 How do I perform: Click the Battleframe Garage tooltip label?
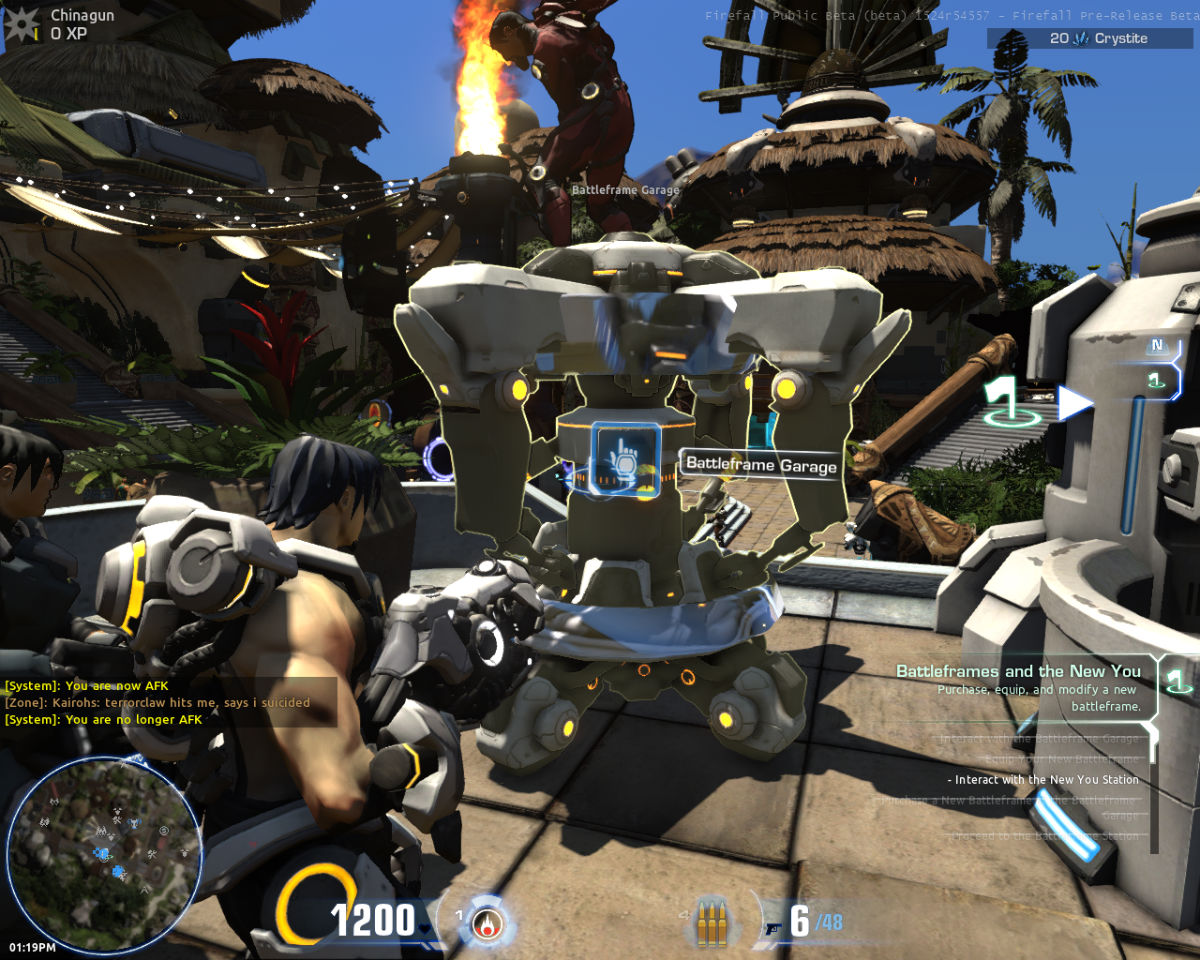pos(761,465)
